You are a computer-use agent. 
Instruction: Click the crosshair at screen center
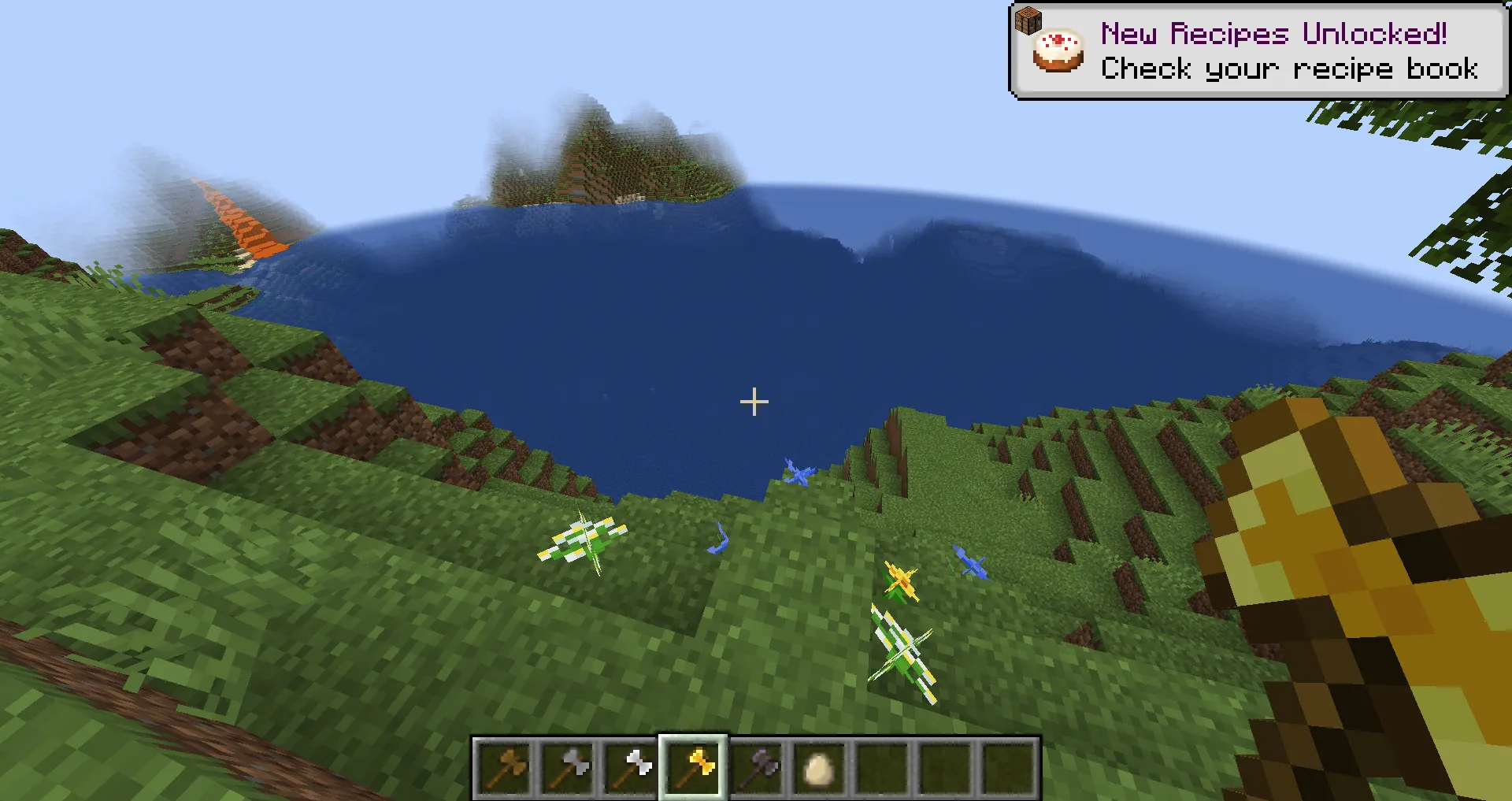click(x=754, y=402)
